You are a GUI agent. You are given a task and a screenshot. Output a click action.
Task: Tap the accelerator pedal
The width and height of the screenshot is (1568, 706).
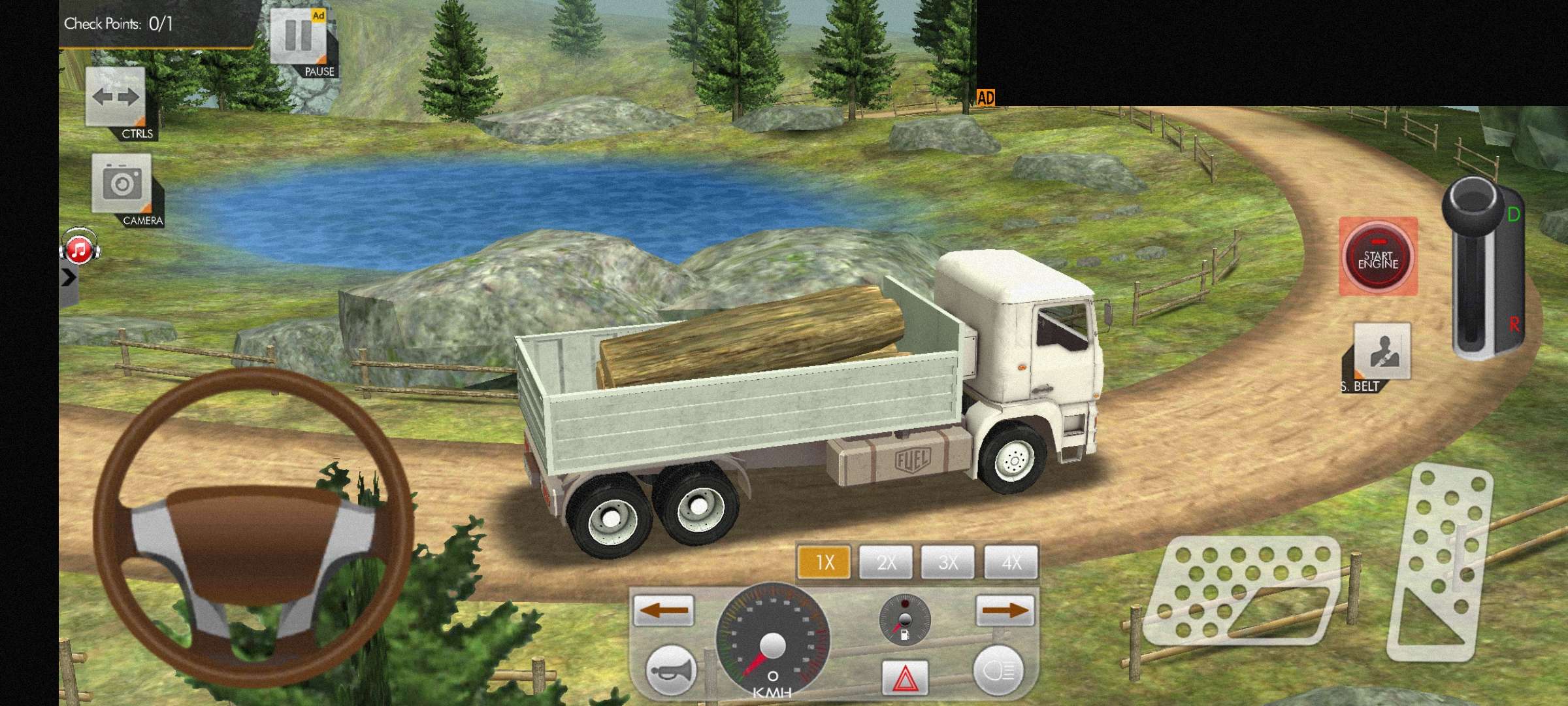tap(1441, 562)
